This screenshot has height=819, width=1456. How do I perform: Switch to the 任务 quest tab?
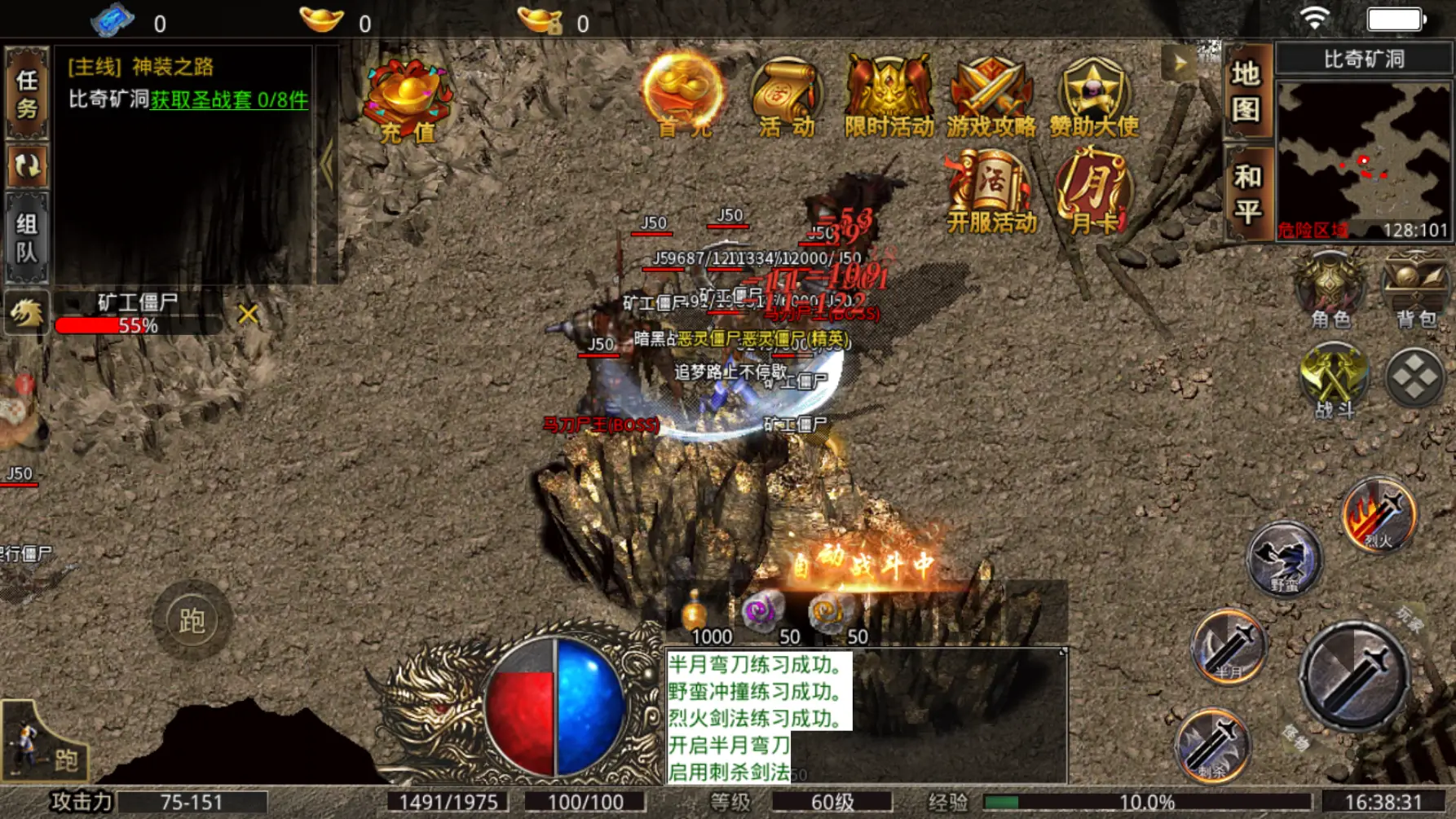27,93
